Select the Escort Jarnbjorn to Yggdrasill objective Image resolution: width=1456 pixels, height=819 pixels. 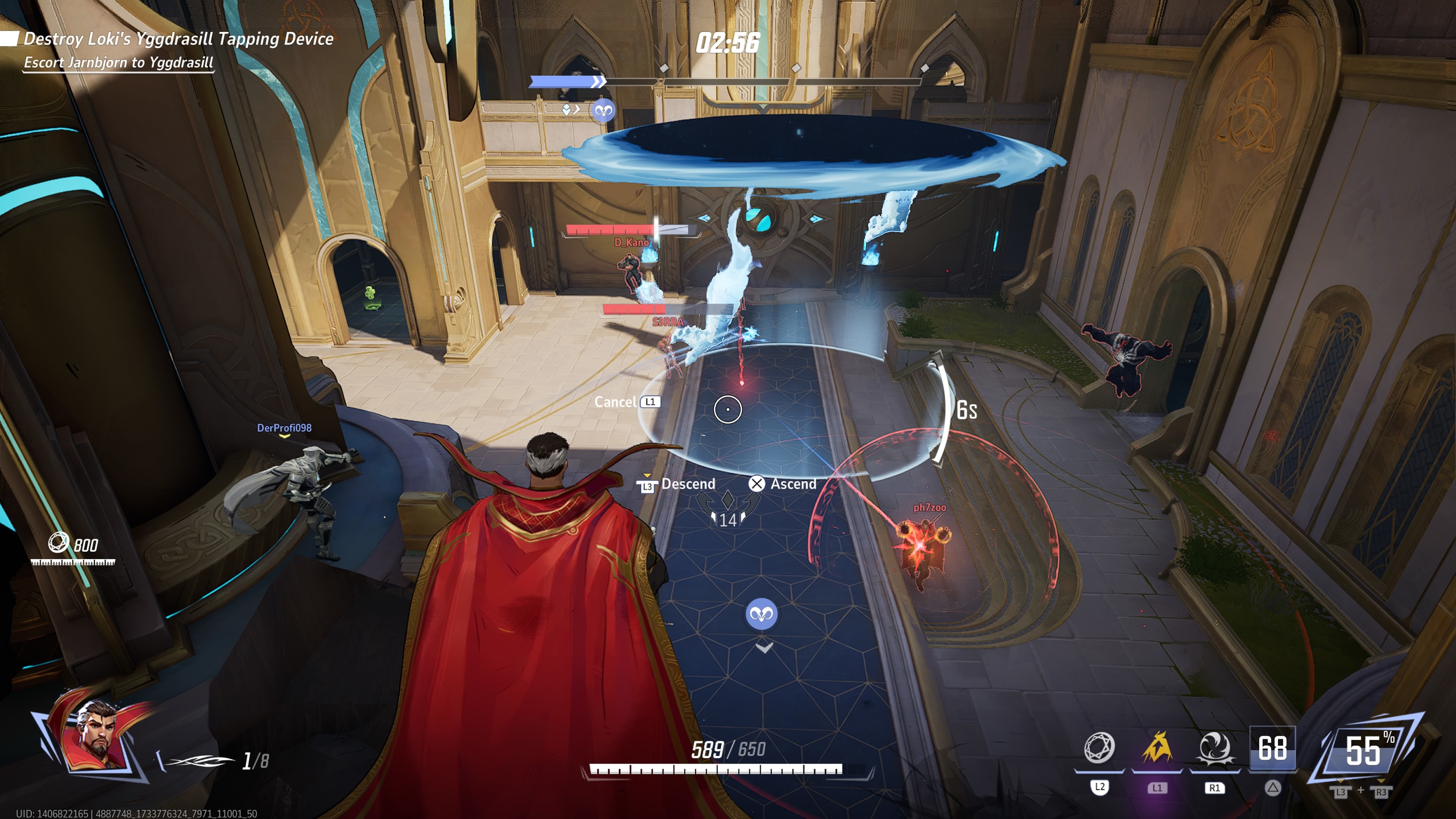click(118, 63)
